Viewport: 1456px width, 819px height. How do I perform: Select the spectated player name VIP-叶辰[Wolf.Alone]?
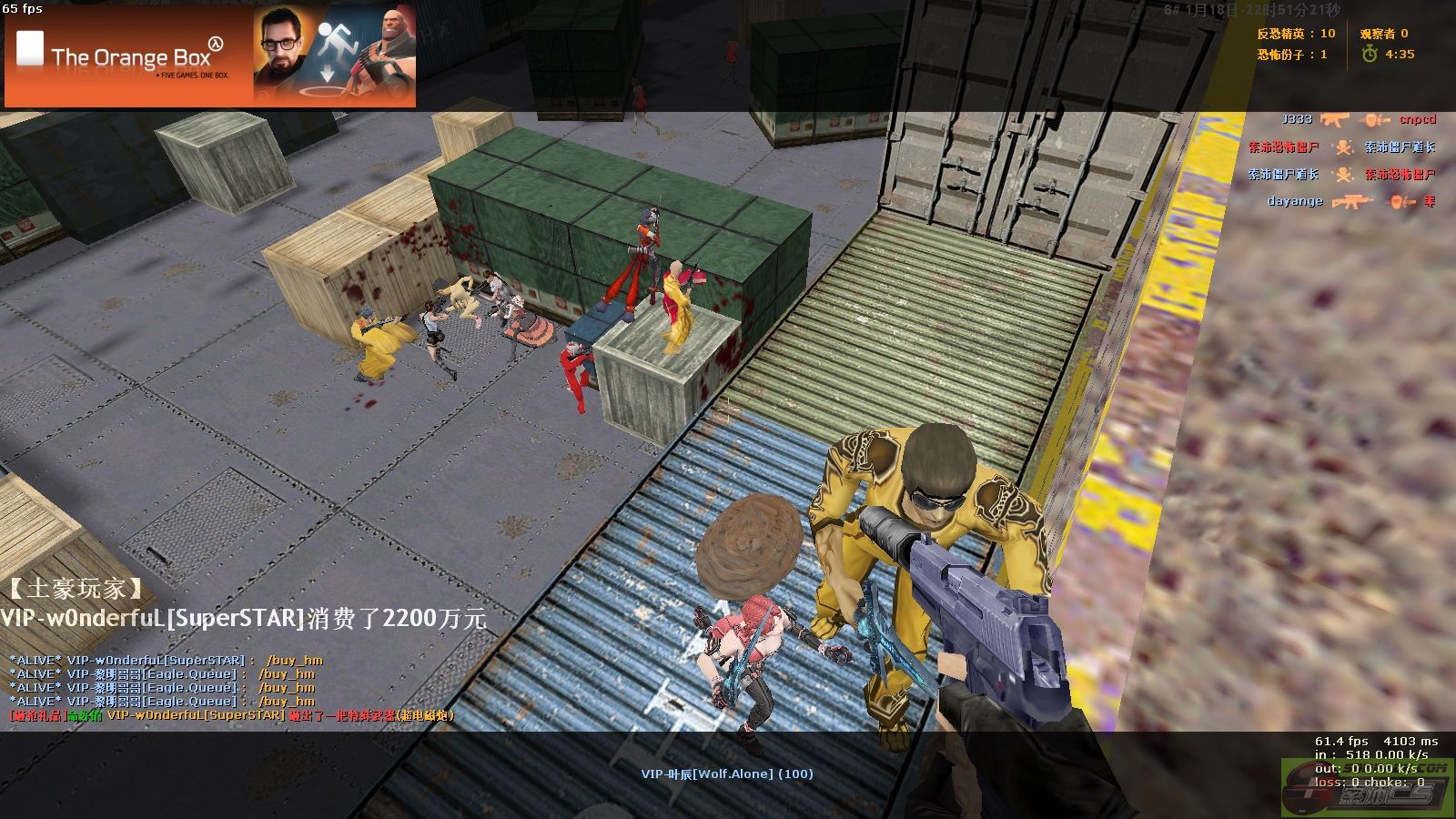[x=726, y=773]
